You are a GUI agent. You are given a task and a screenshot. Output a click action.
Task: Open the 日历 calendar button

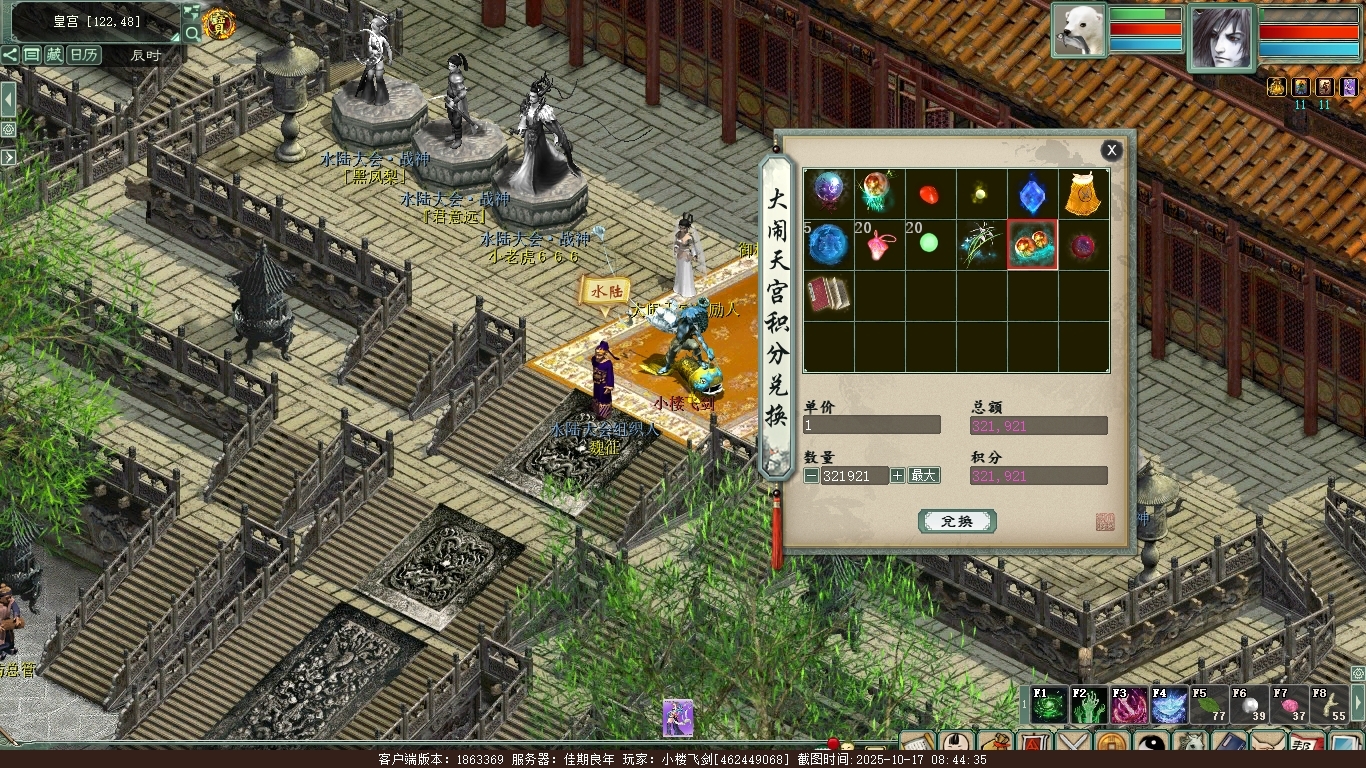[x=83, y=55]
